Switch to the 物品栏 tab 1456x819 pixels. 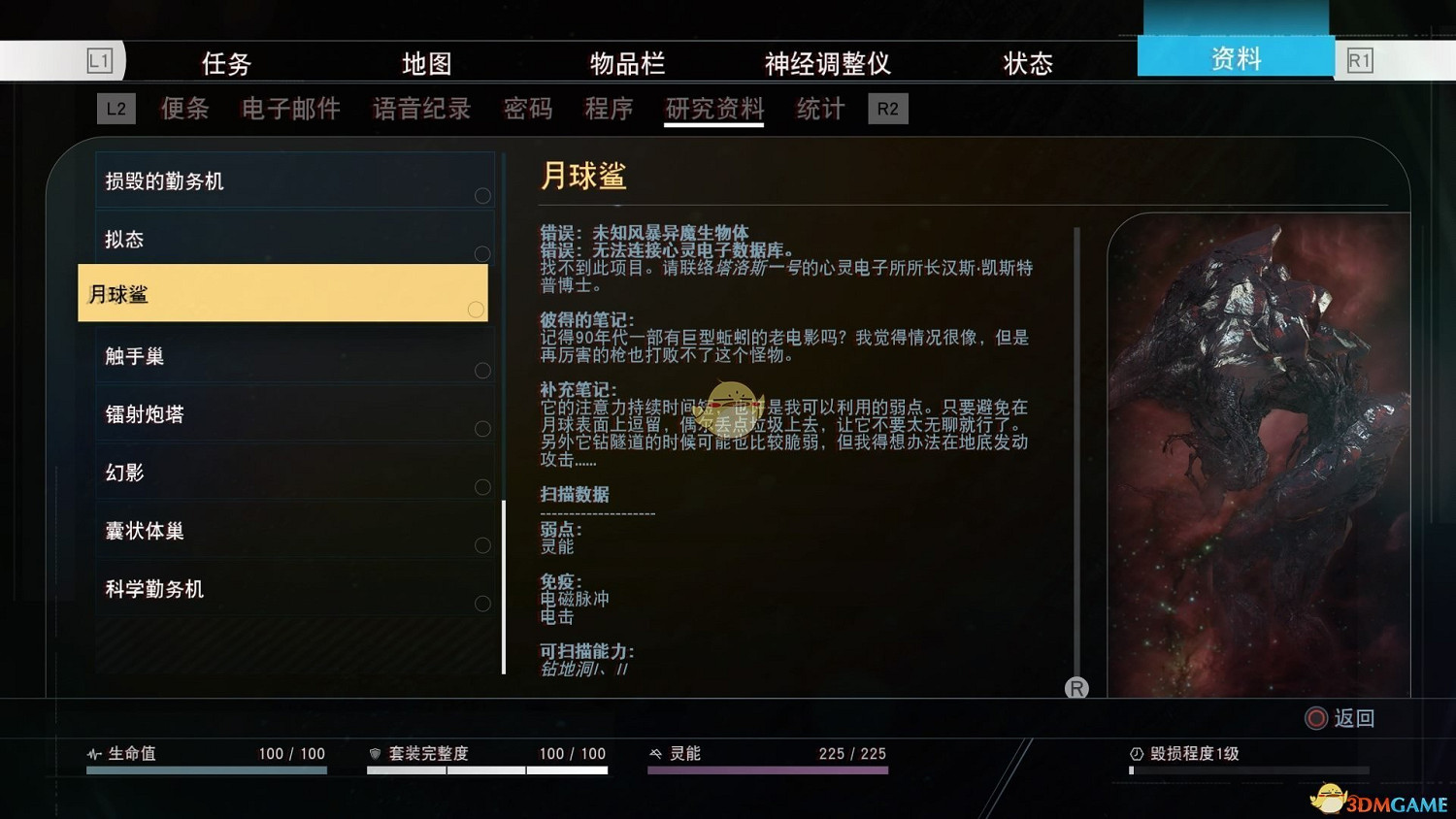629,63
